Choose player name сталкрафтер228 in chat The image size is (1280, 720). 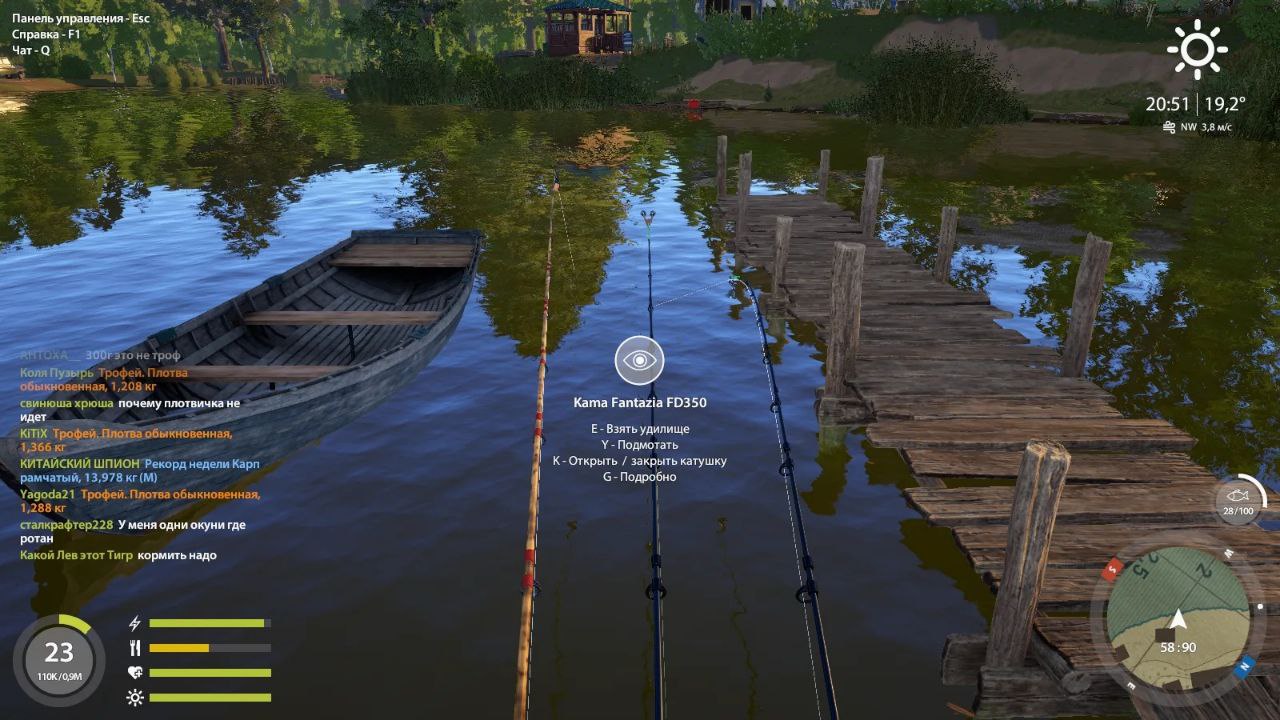pos(66,525)
